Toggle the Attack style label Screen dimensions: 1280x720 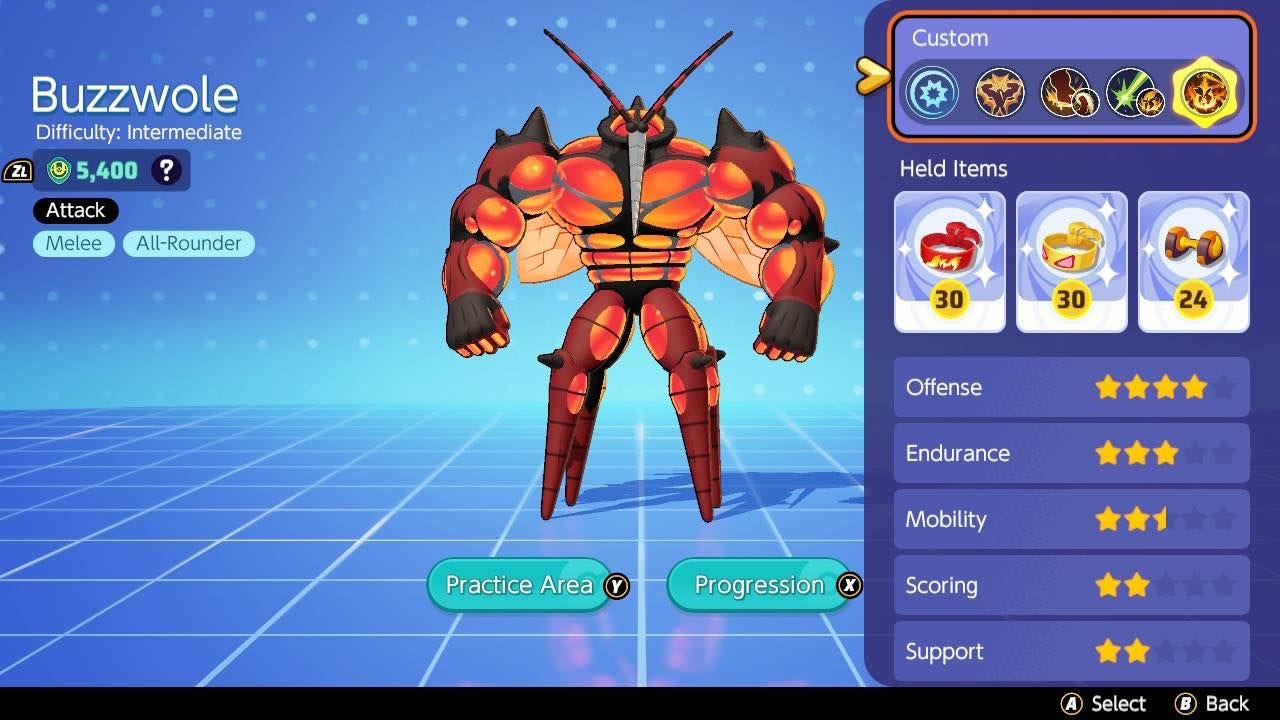click(74, 210)
